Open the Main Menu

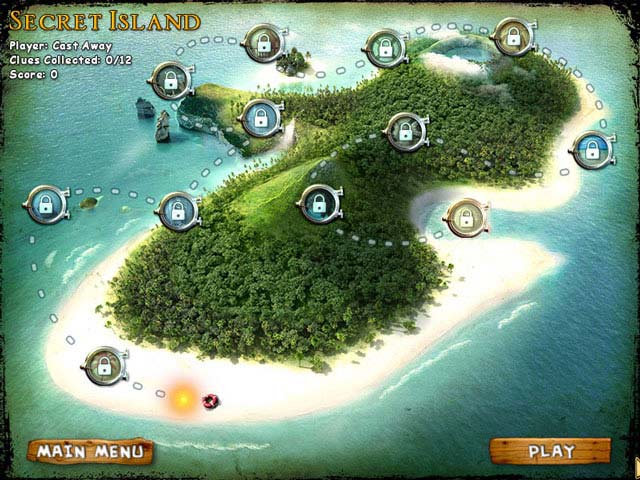point(90,452)
